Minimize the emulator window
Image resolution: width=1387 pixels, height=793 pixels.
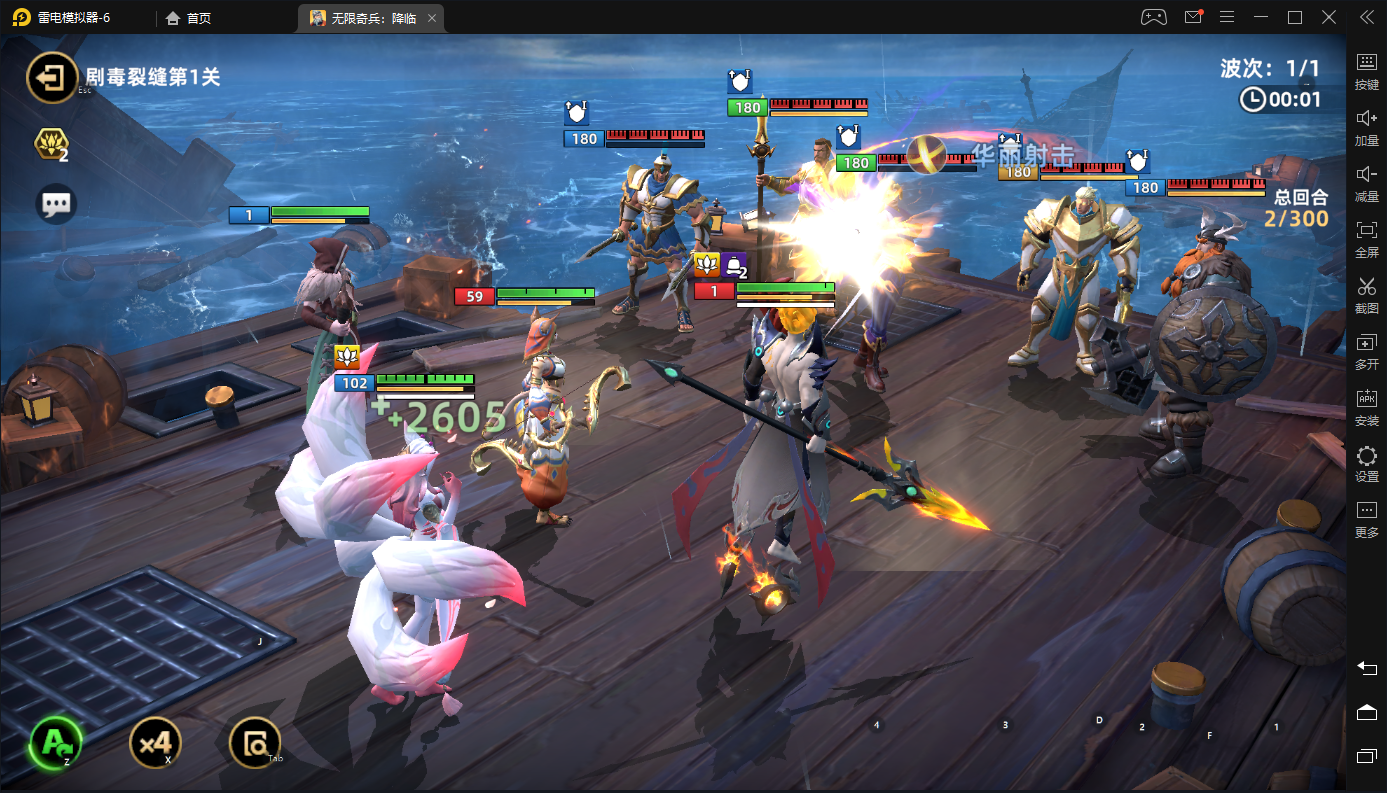click(x=1261, y=17)
